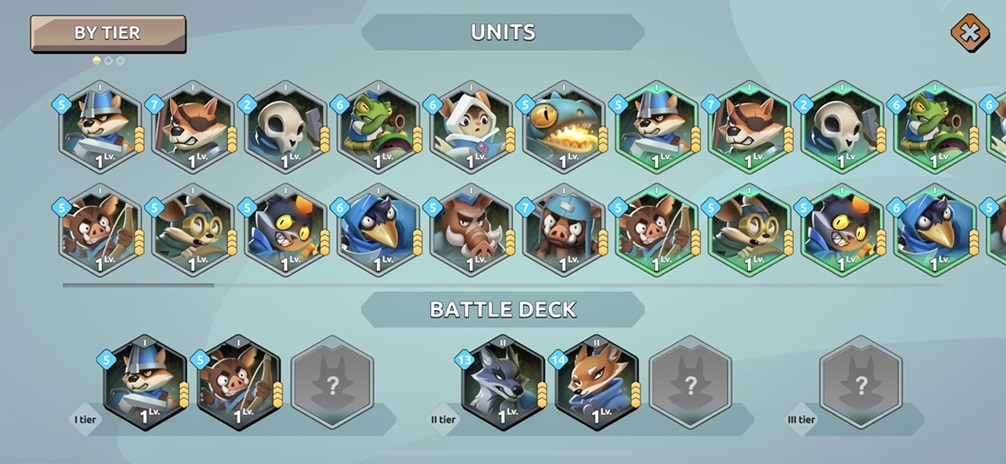Close the units screen
Viewport: 1006px width, 464px height.
[x=967, y=32]
